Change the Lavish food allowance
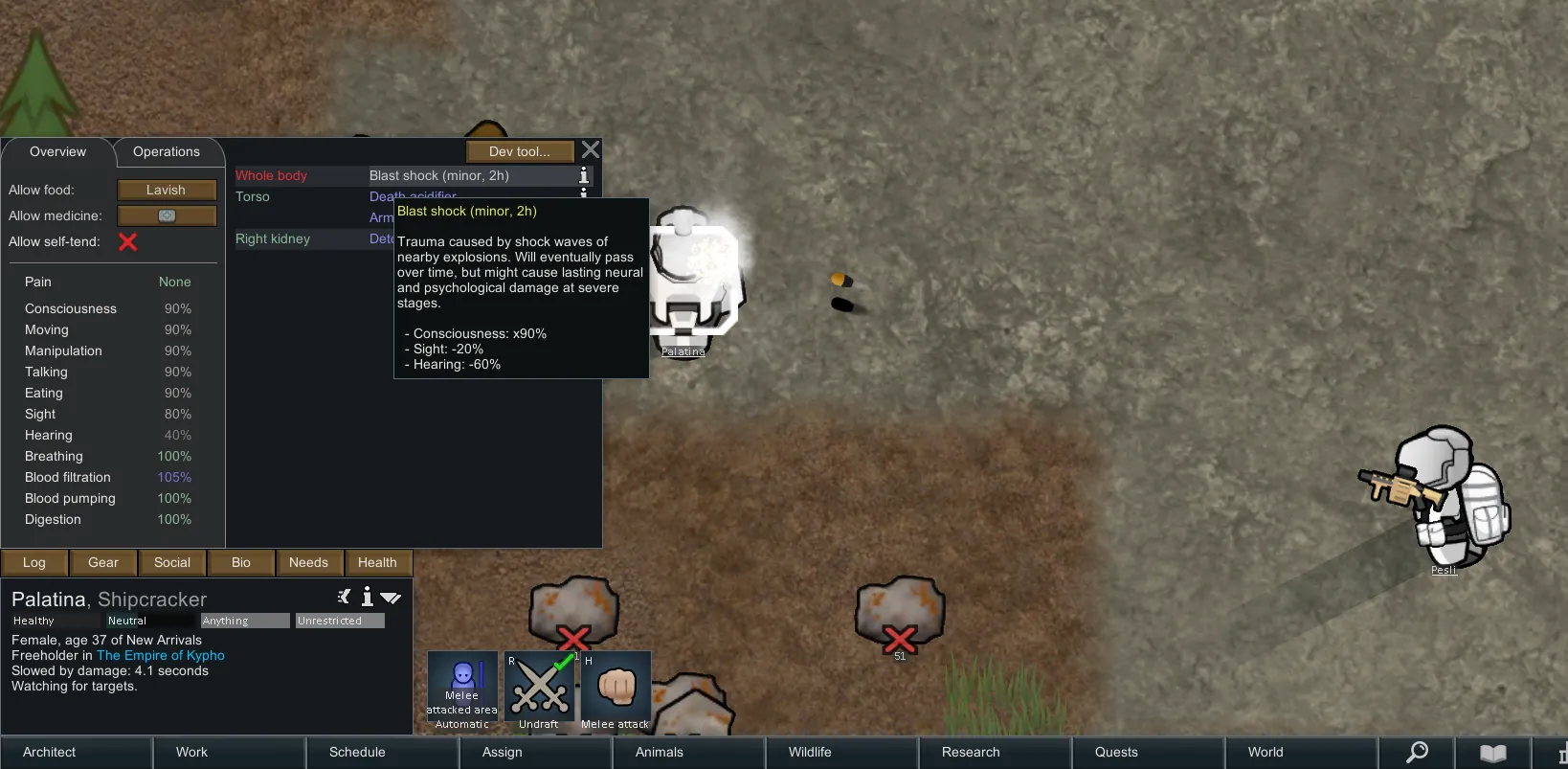This screenshot has height=769, width=1568. click(x=167, y=191)
